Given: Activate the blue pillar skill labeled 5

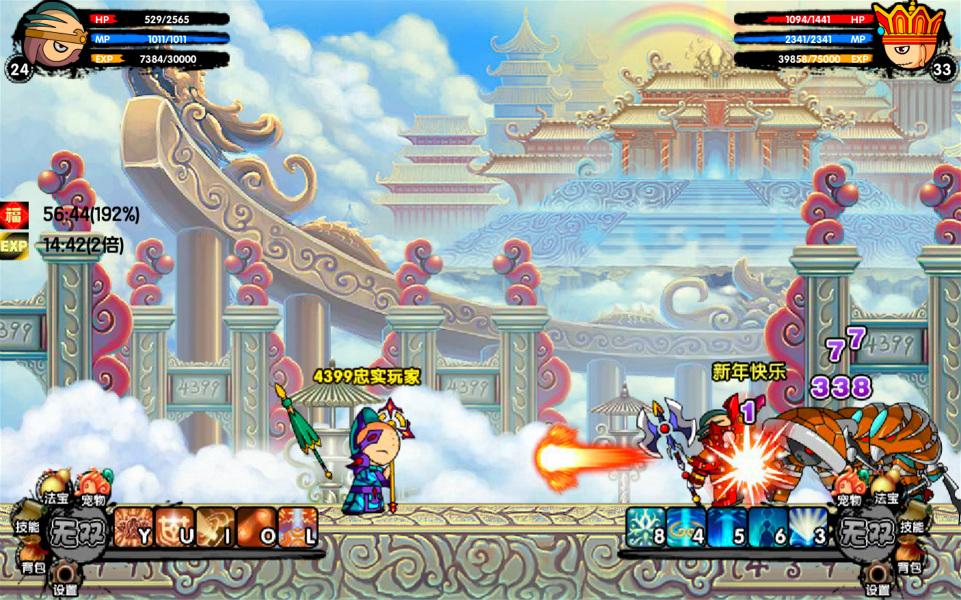Looking at the screenshot, I should click(x=727, y=527).
